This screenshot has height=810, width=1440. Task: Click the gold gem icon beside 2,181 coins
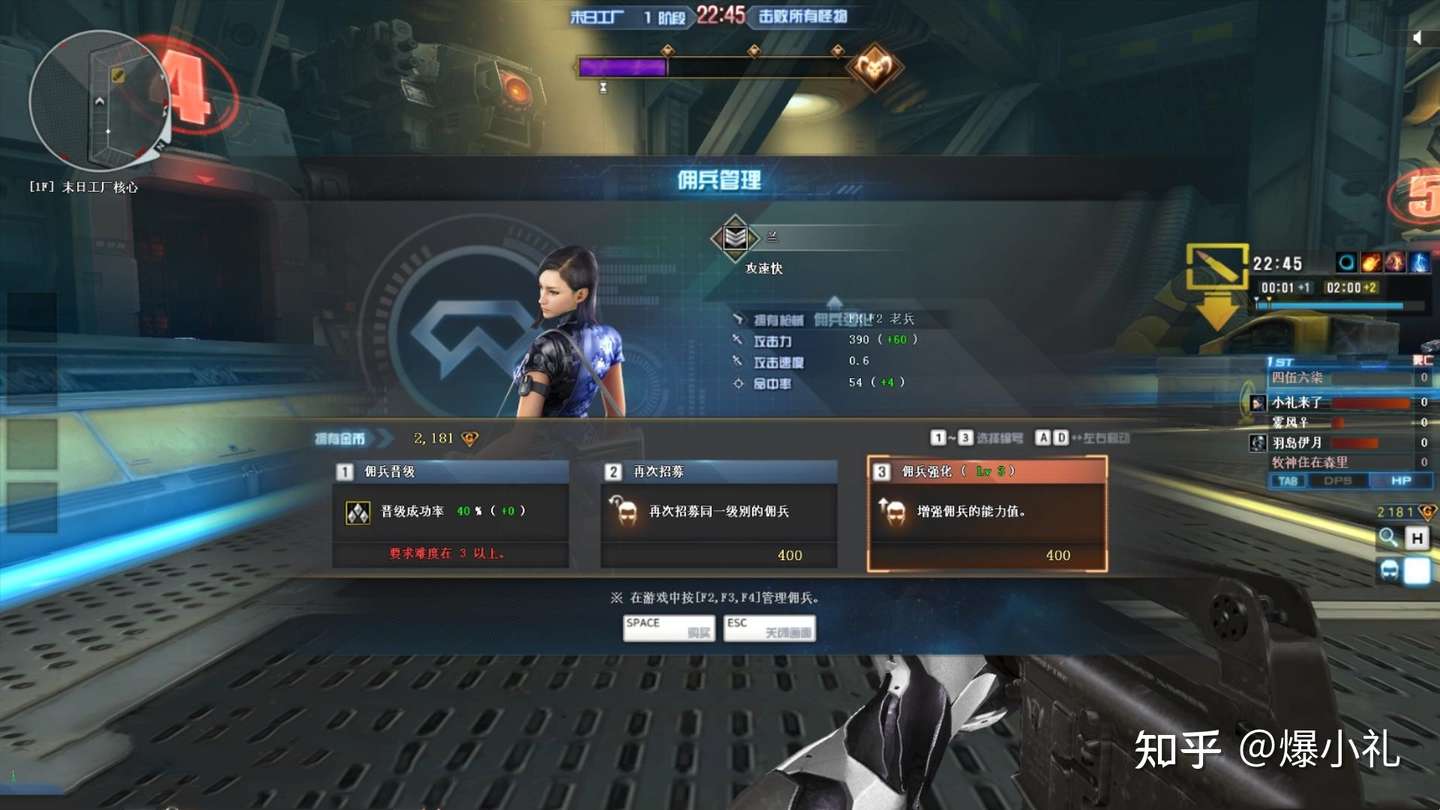[472, 438]
